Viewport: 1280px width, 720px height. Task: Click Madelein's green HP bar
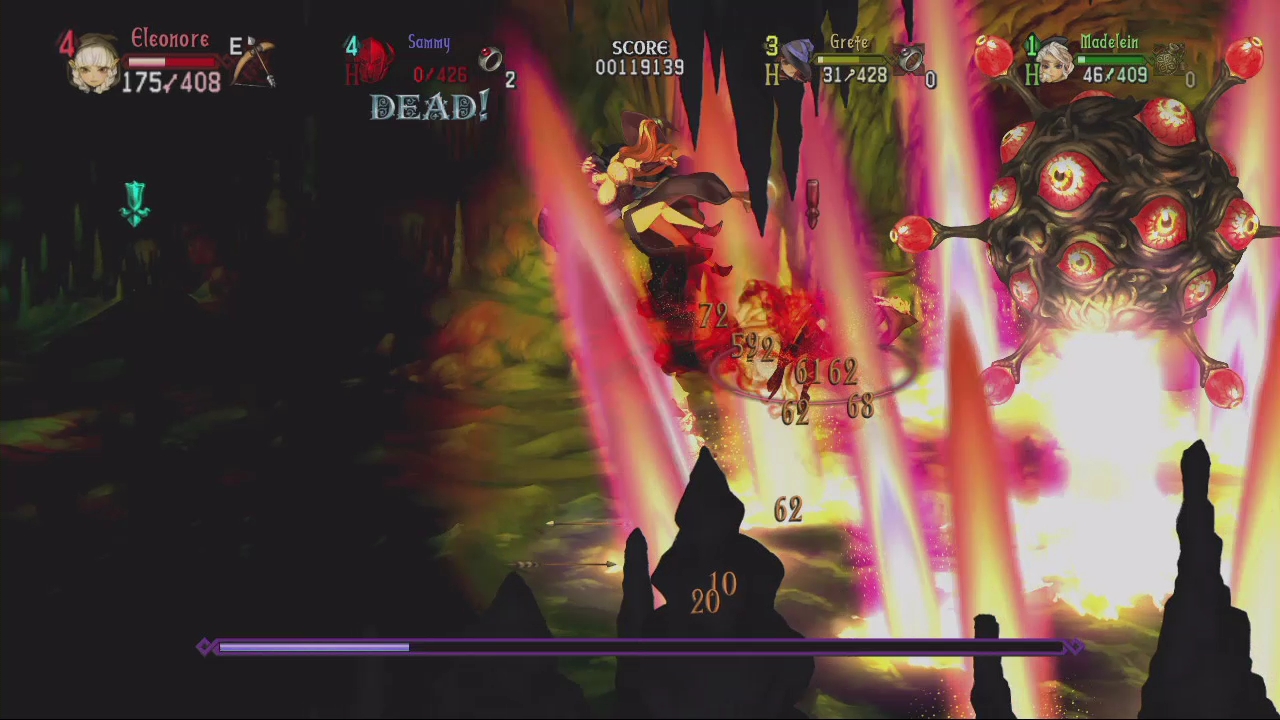click(1109, 61)
